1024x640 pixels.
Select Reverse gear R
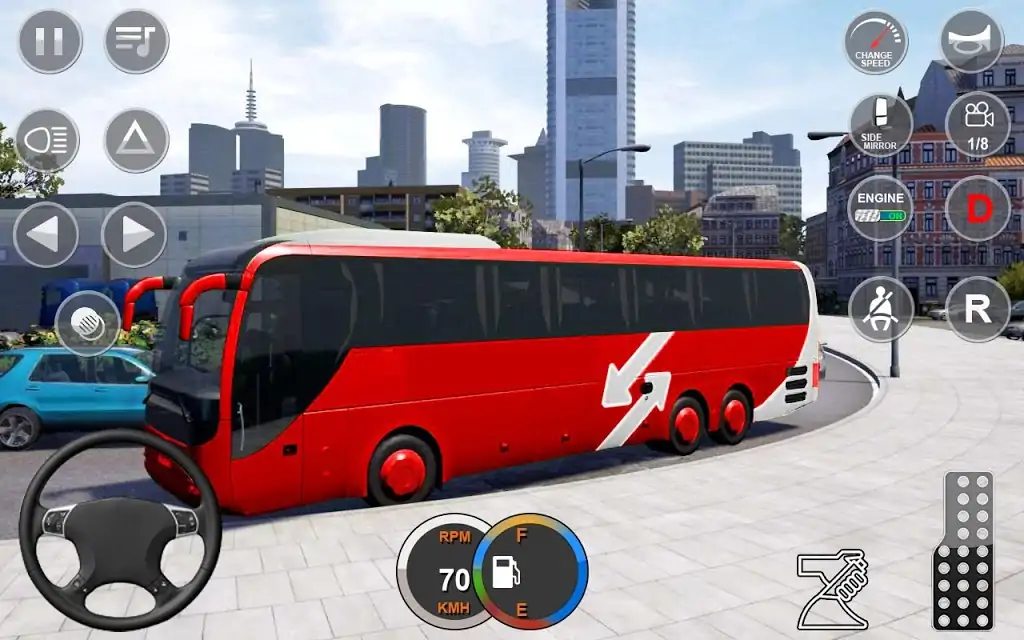(977, 309)
